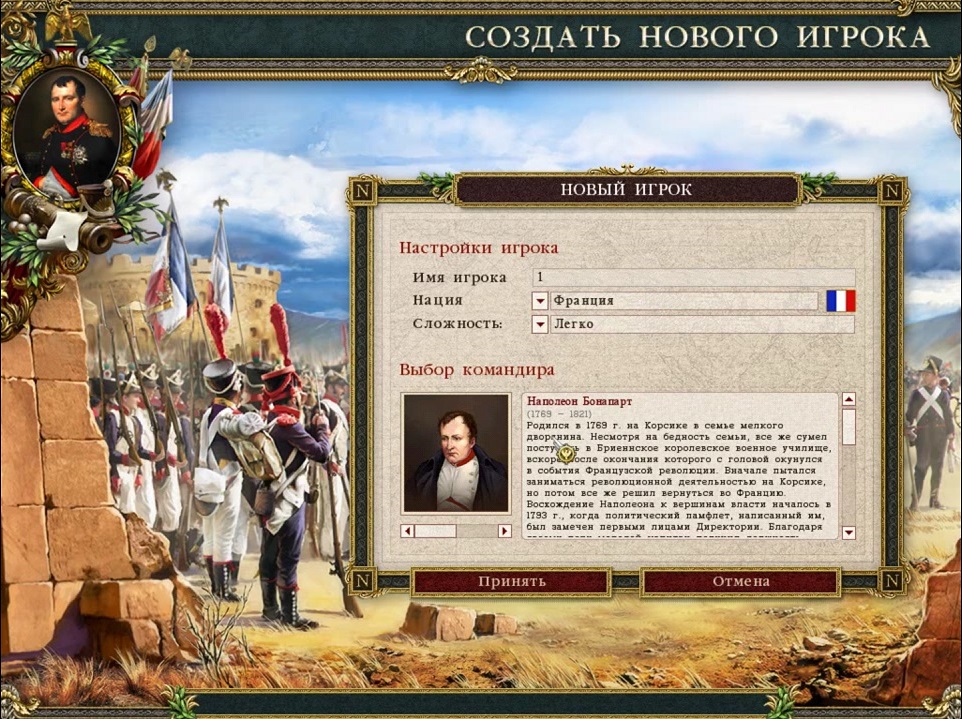The image size is (962, 719).
Task: Open the Нация dropdown arrow
Action: pos(540,301)
